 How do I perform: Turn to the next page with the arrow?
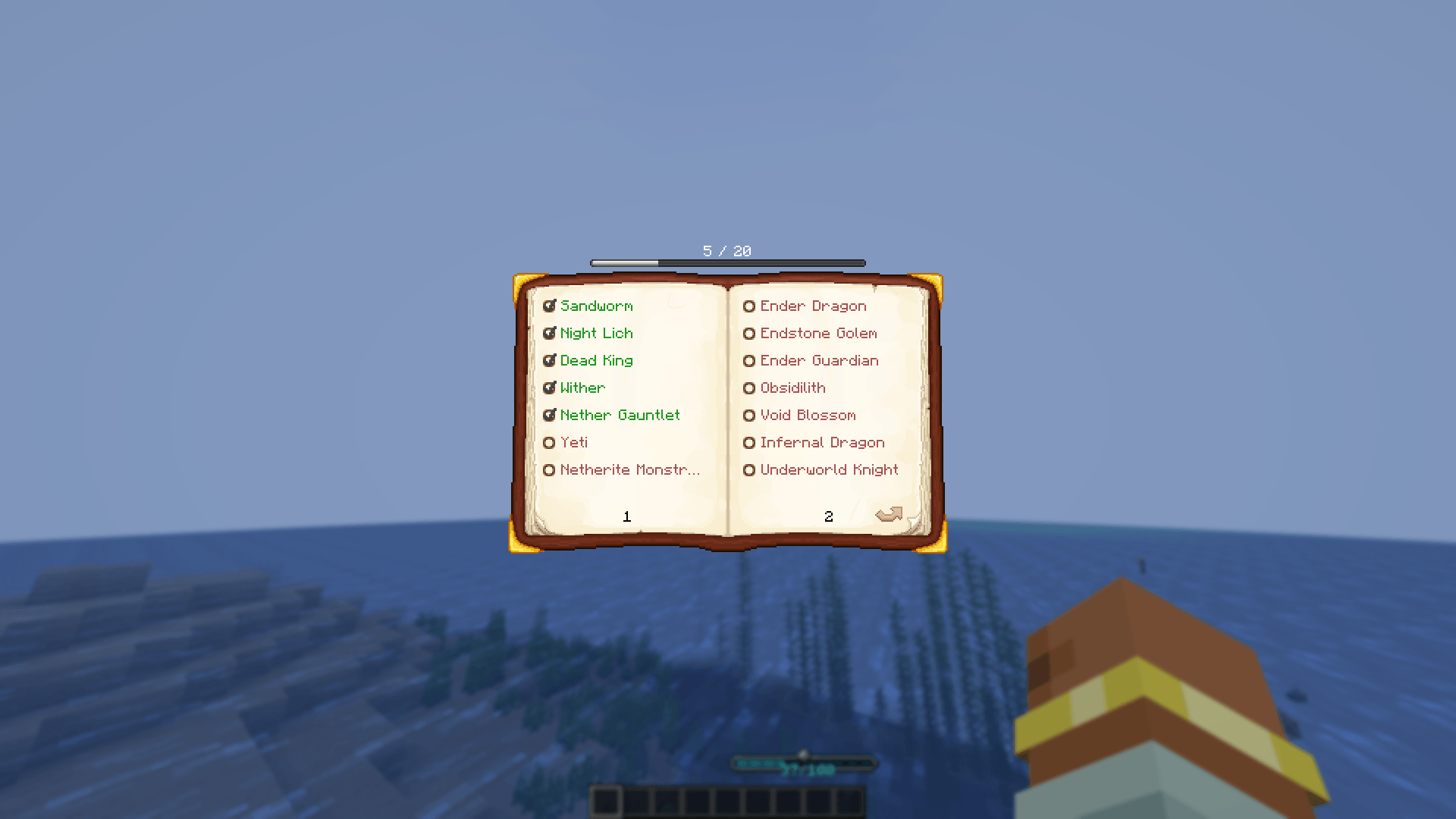[x=889, y=514]
